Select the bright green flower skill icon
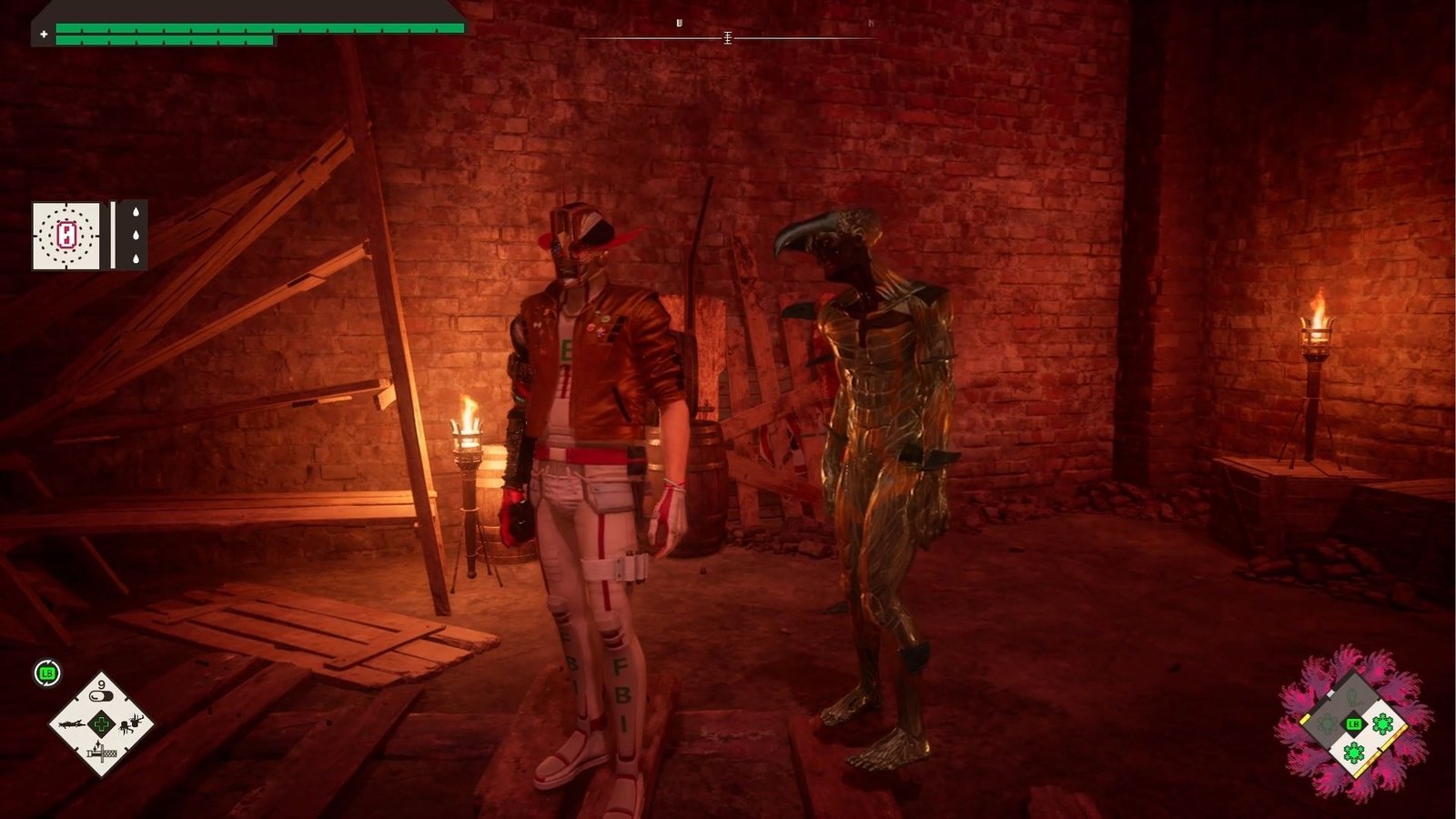1456x819 pixels. [x=1382, y=724]
